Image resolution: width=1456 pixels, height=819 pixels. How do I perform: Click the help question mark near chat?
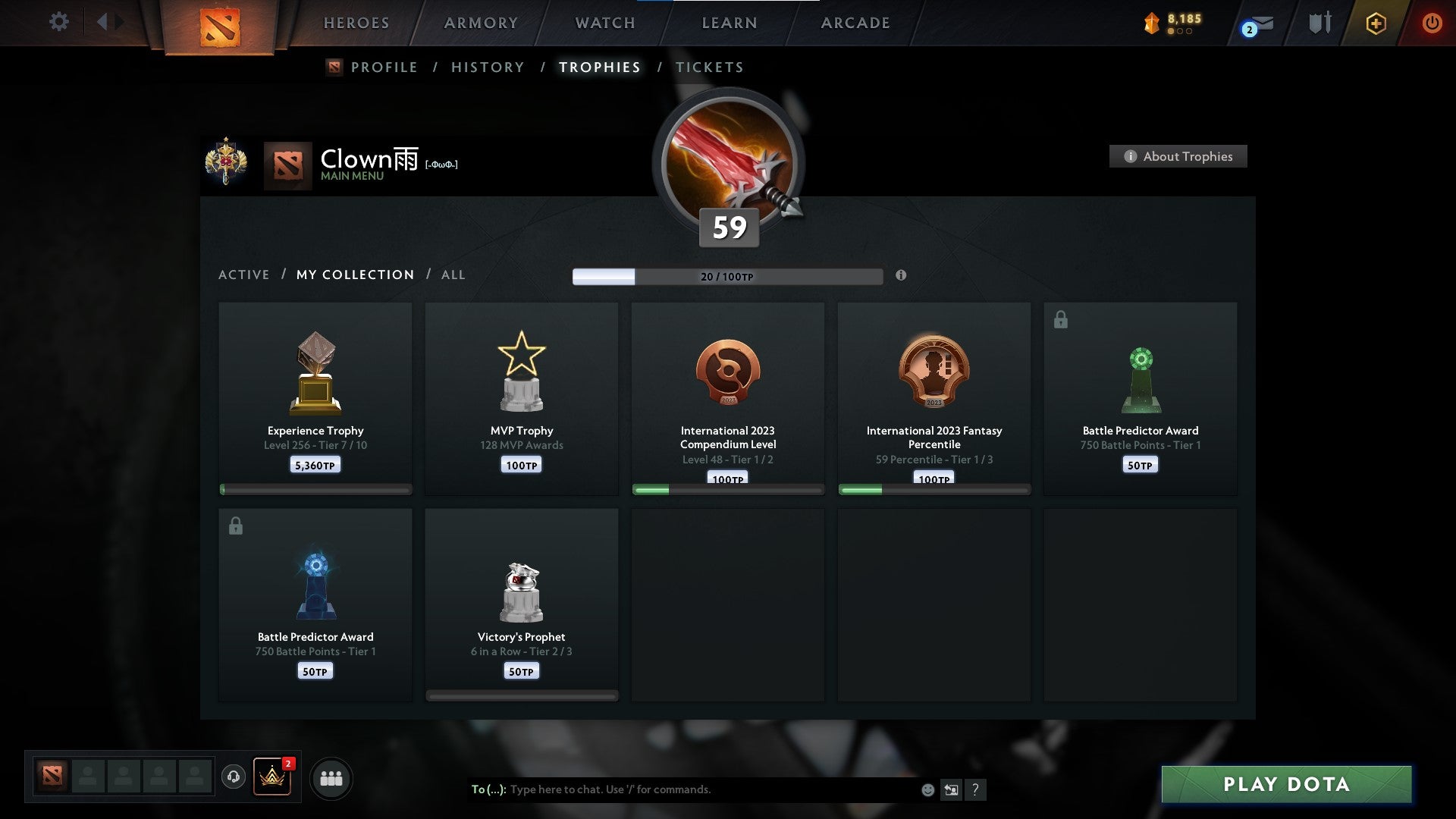976,789
